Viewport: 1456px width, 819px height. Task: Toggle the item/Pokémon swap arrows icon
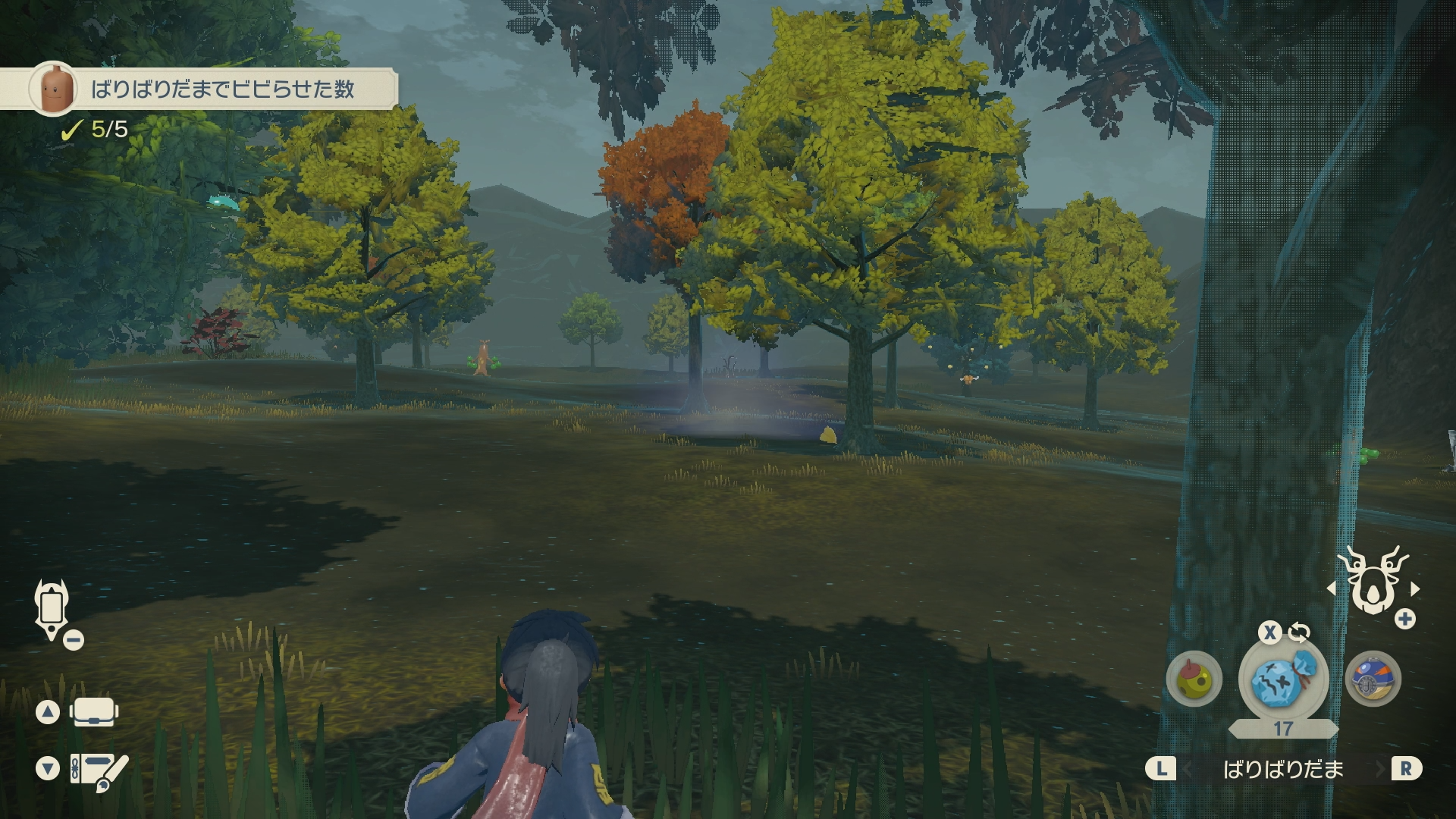click(1299, 632)
